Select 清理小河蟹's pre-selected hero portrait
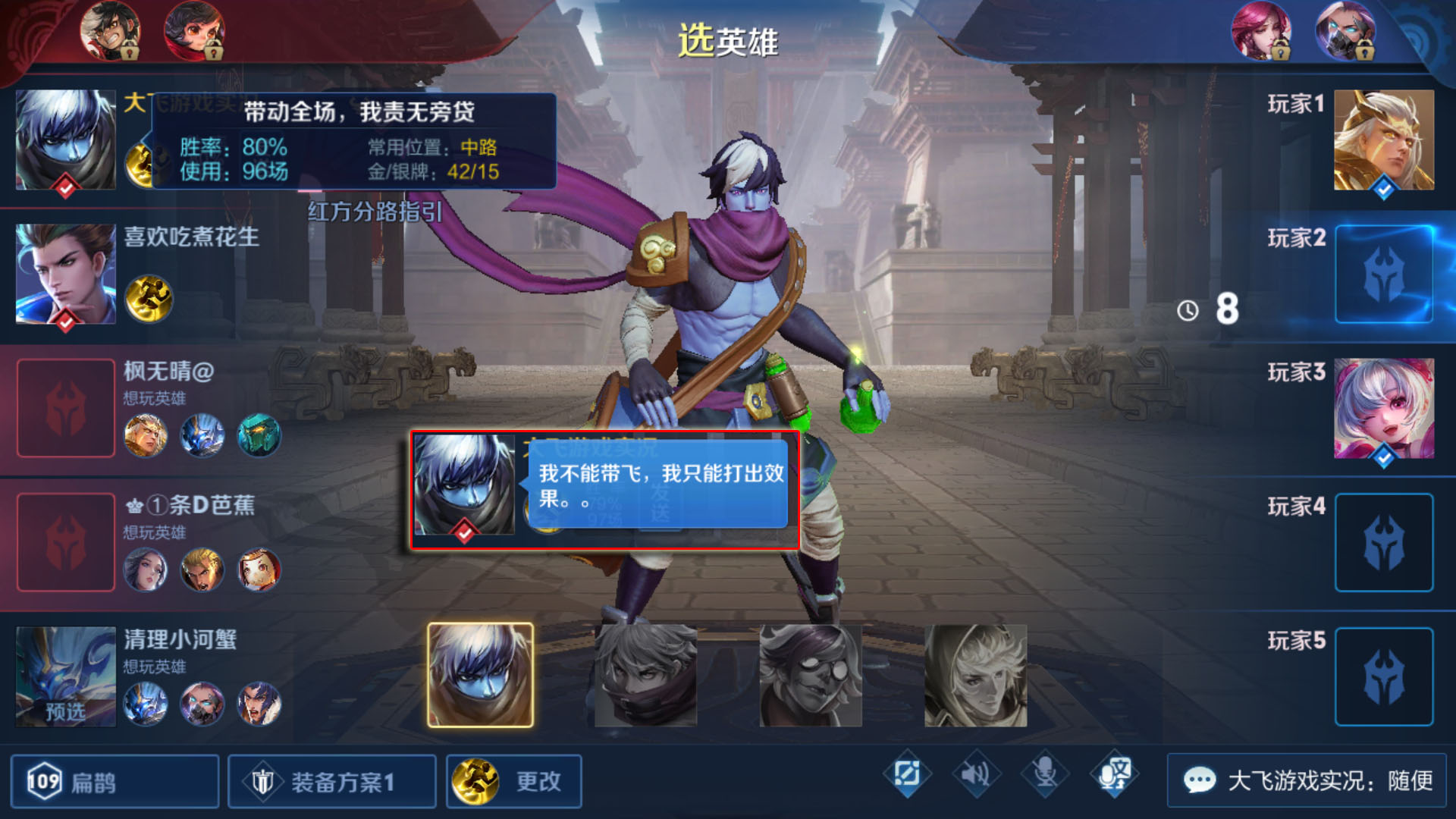The image size is (1456, 819). [66, 676]
